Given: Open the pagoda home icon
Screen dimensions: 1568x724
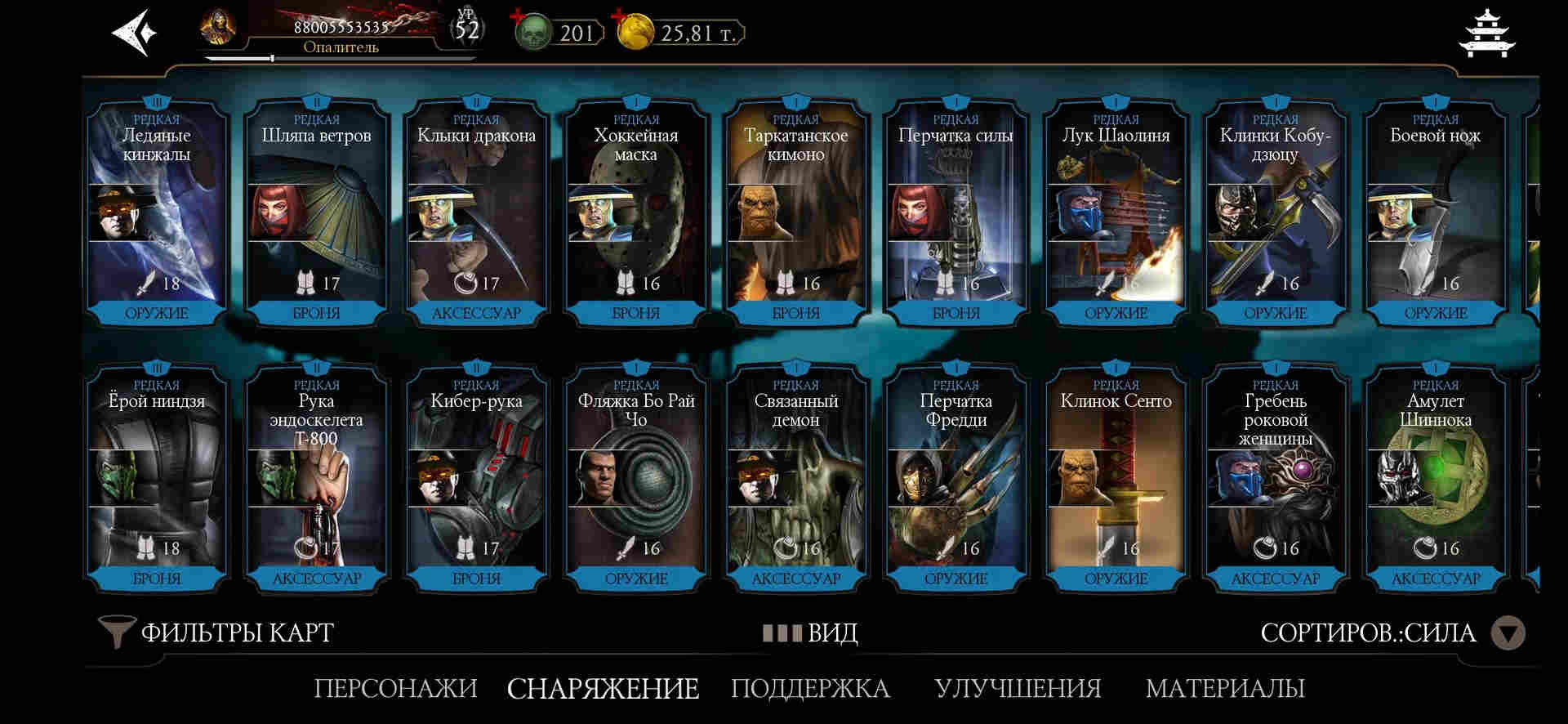Looking at the screenshot, I should click(1487, 34).
